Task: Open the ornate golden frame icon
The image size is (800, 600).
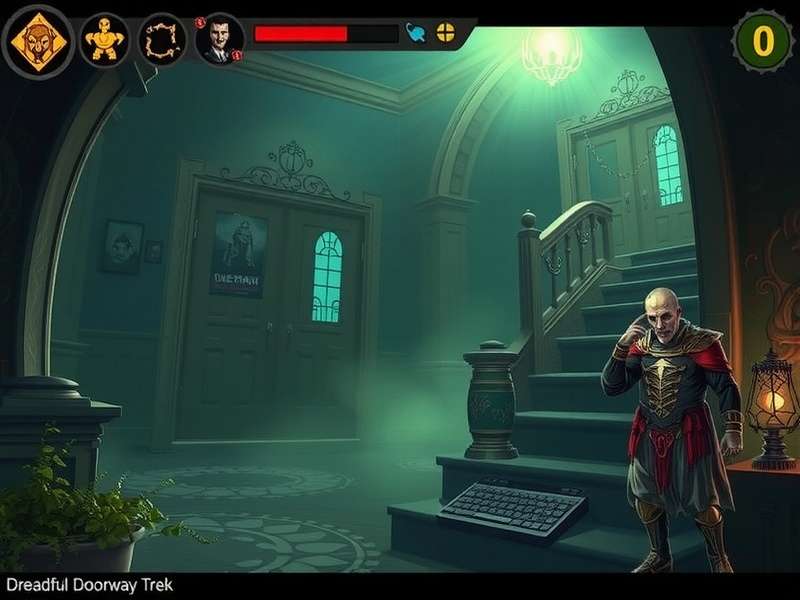Action: pos(162,40)
